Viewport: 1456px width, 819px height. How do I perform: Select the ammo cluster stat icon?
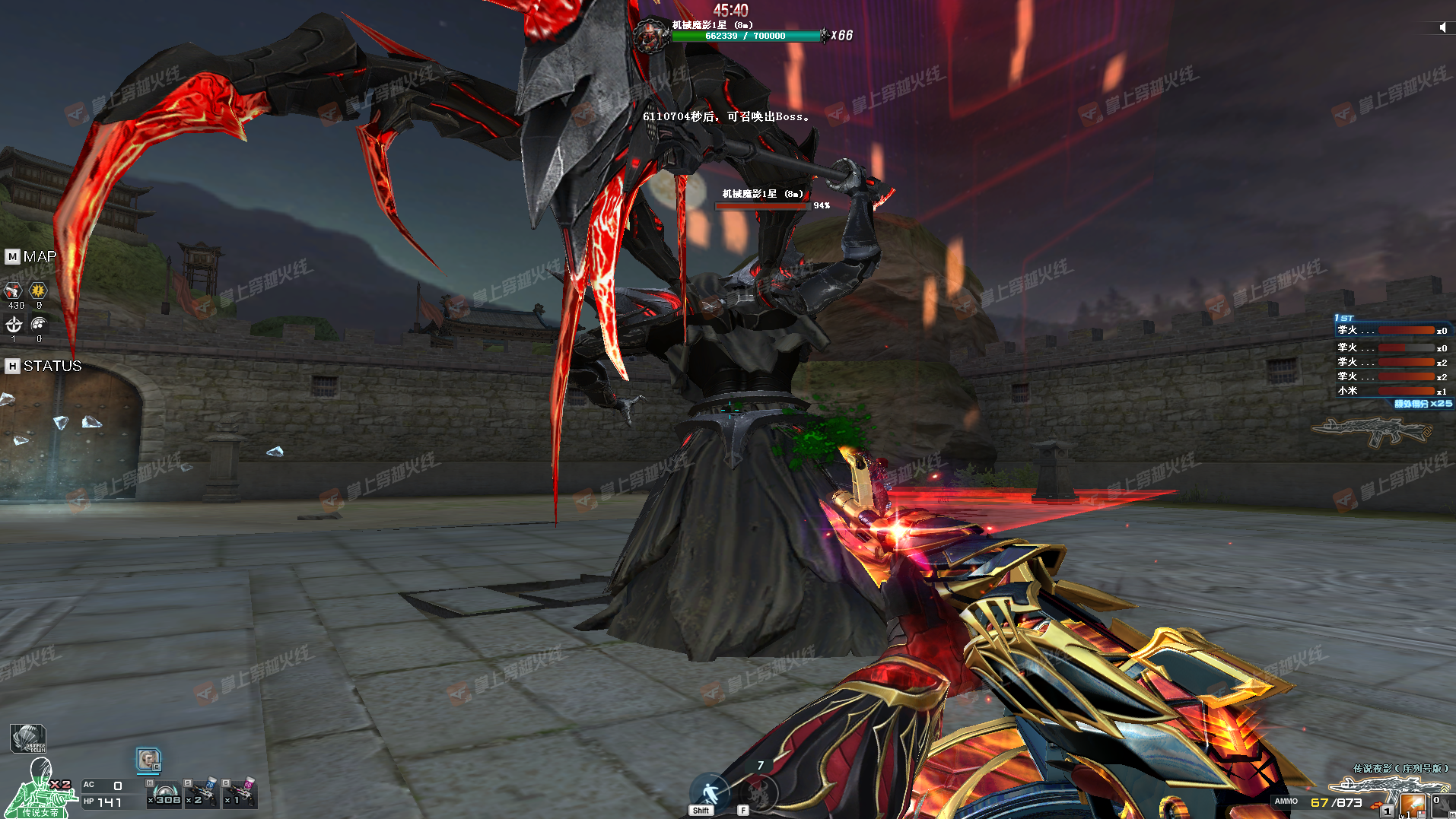pyautogui.click(x=38, y=325)
